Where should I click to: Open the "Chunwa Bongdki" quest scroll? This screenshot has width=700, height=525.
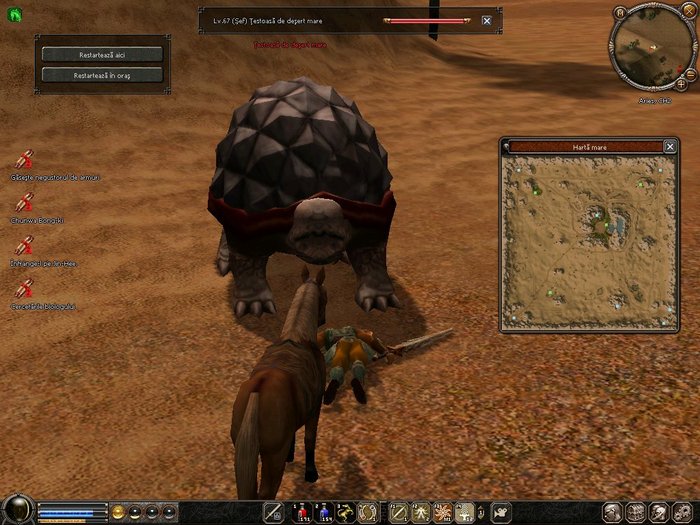[25, 201]
